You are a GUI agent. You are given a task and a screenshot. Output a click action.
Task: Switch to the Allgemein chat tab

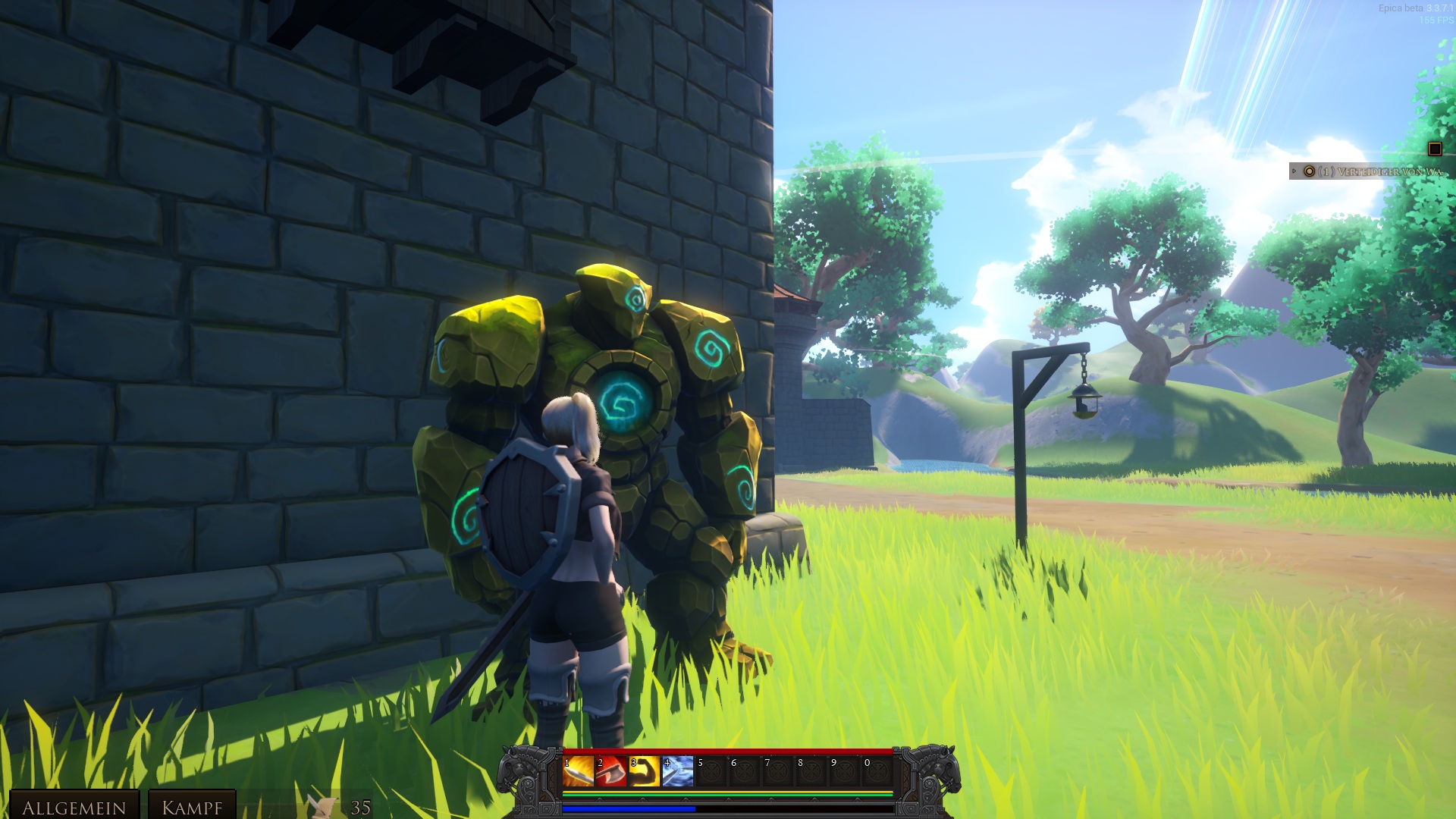click(74, 807)
